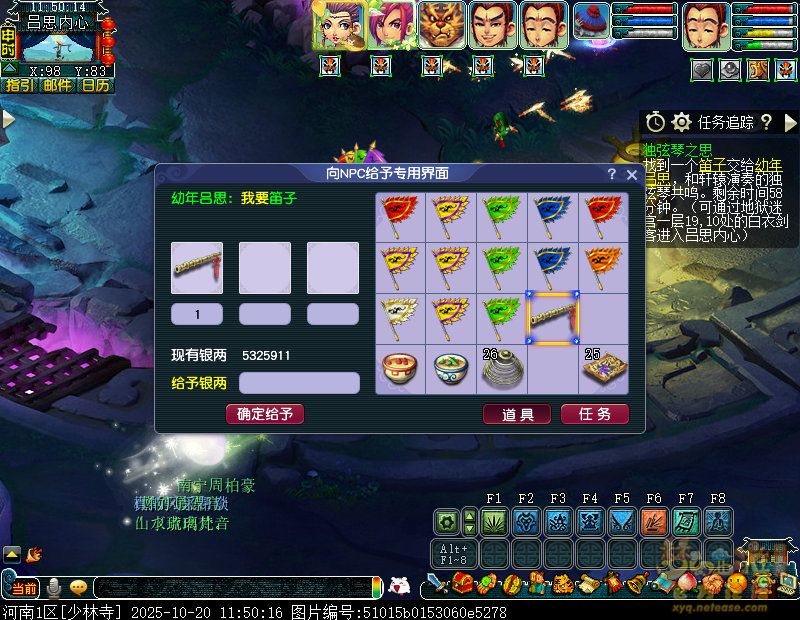
Task: Click the 给予银两 silver amount field
Action: coord(299,383)
